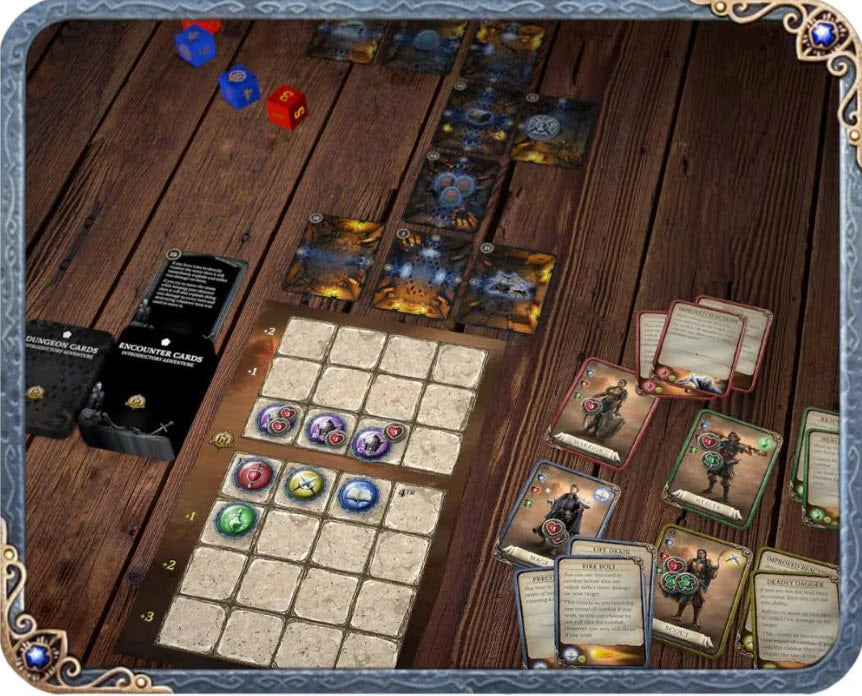The image size is (862, 696).
Task: Select the green healer token on the board
Action: 234,519
